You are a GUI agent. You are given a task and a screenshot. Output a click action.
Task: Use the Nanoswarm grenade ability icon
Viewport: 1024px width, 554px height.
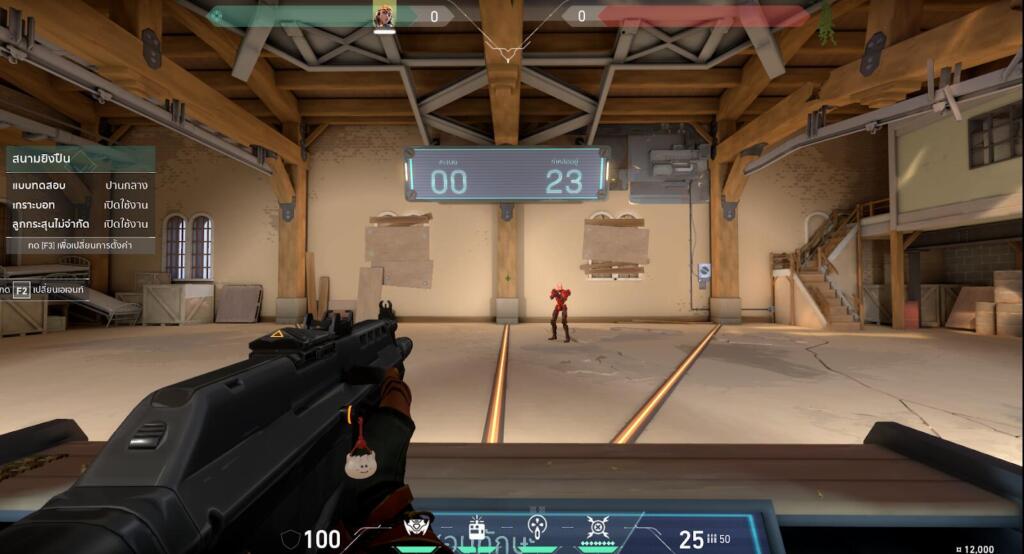(537, 527)
